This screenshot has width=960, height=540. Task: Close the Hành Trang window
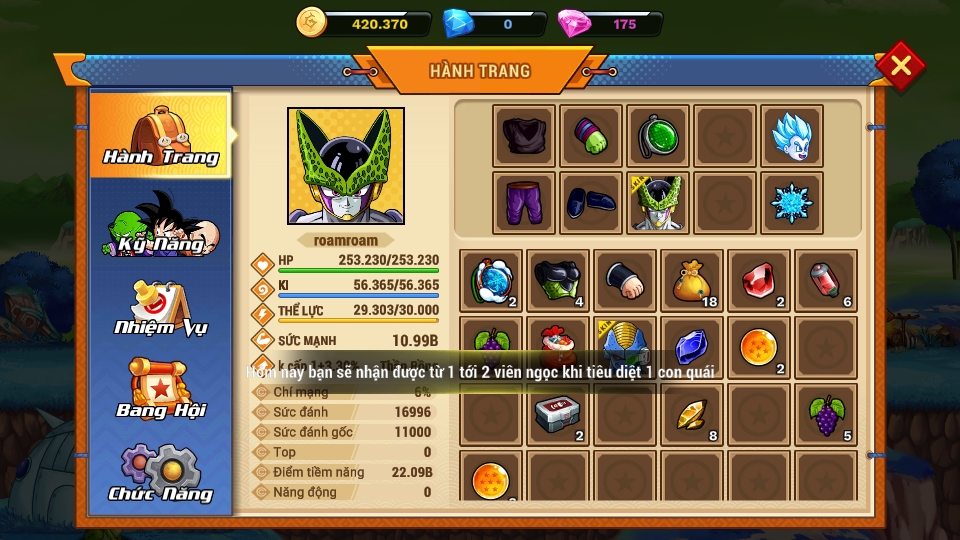900,66
